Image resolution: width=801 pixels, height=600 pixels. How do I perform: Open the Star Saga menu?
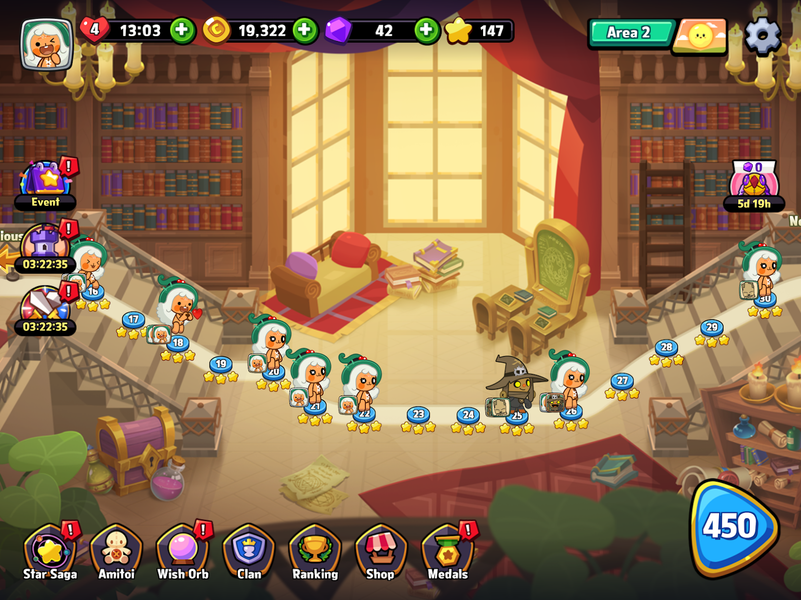pos(50,553)
